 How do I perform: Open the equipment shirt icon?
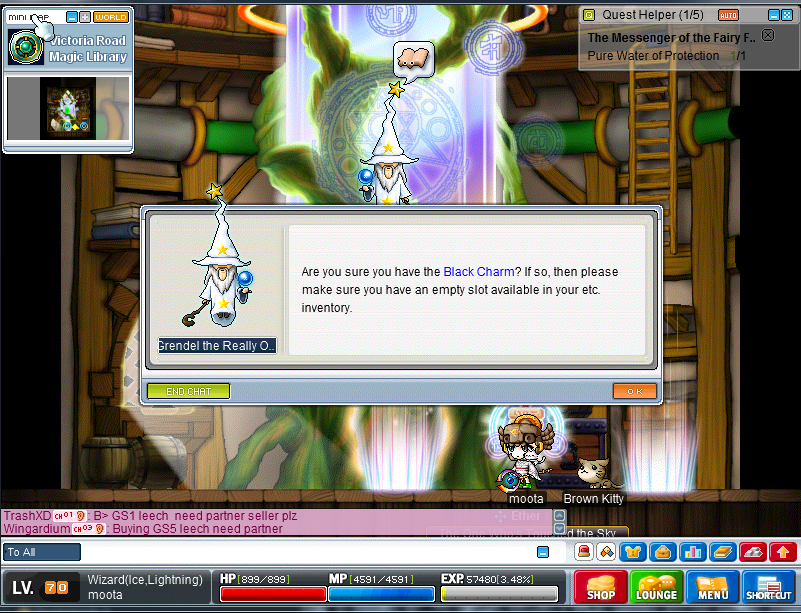[x=632, y=552]
